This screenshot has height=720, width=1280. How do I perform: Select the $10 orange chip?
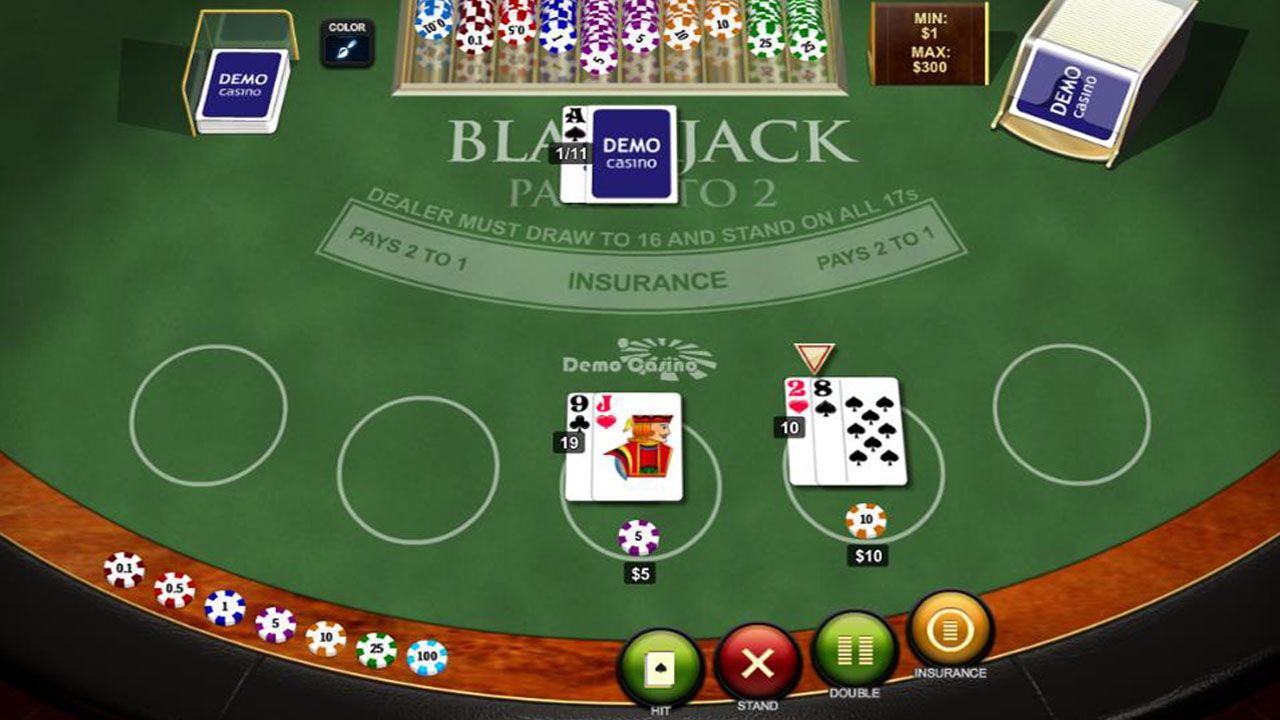pos(326,637)
